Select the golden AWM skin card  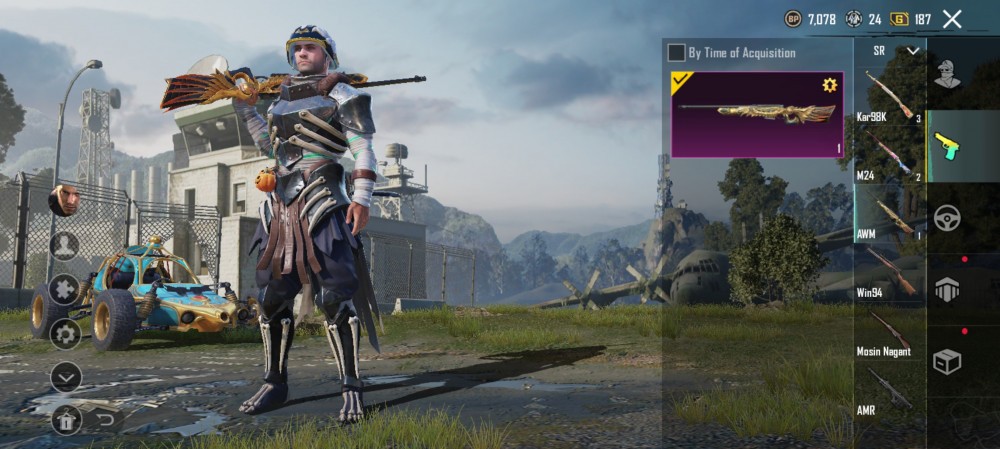[757, 114]
